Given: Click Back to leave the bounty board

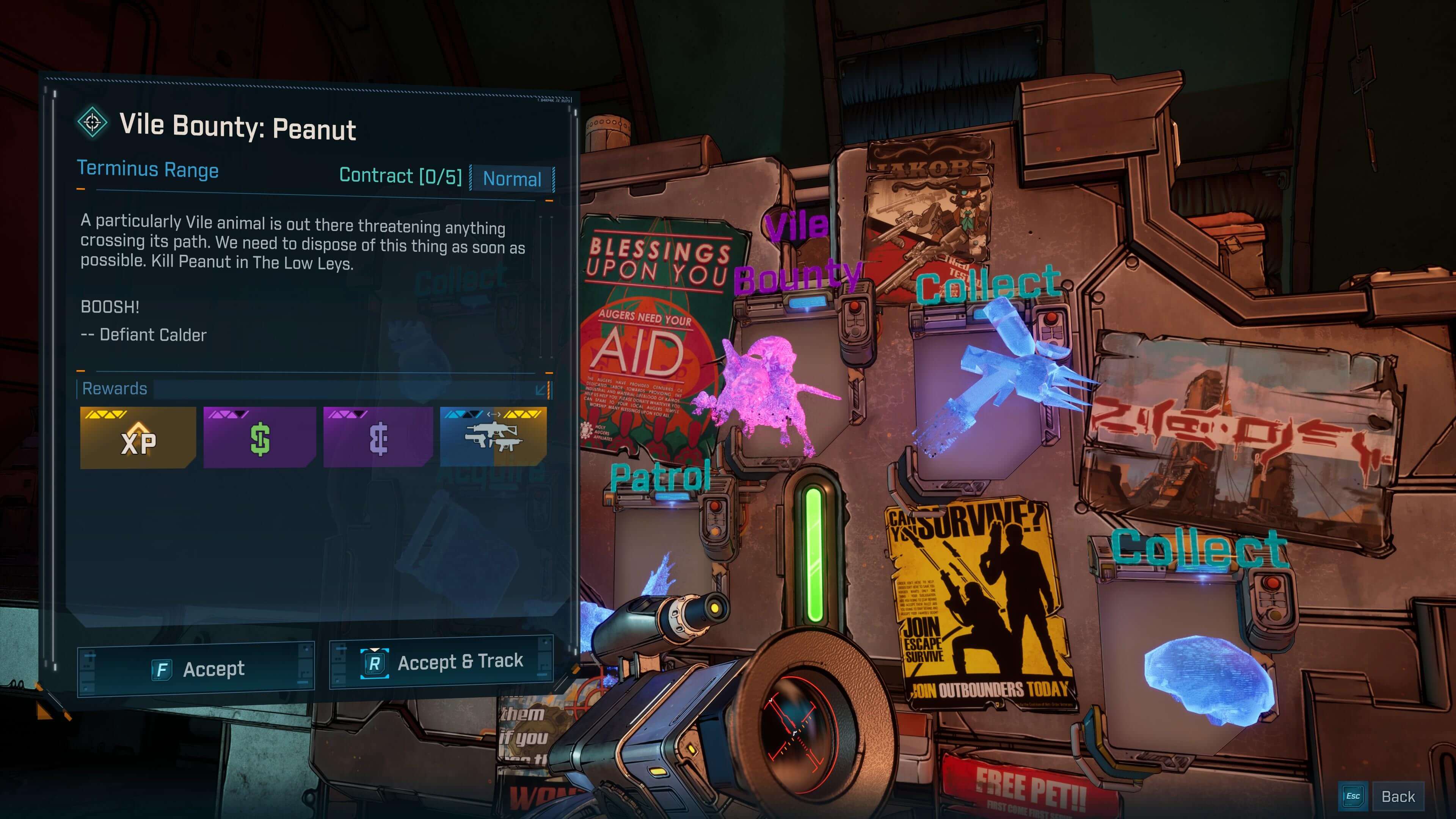Looking at the screenshot, I should pyautogui.click(x=1399, y=796).
